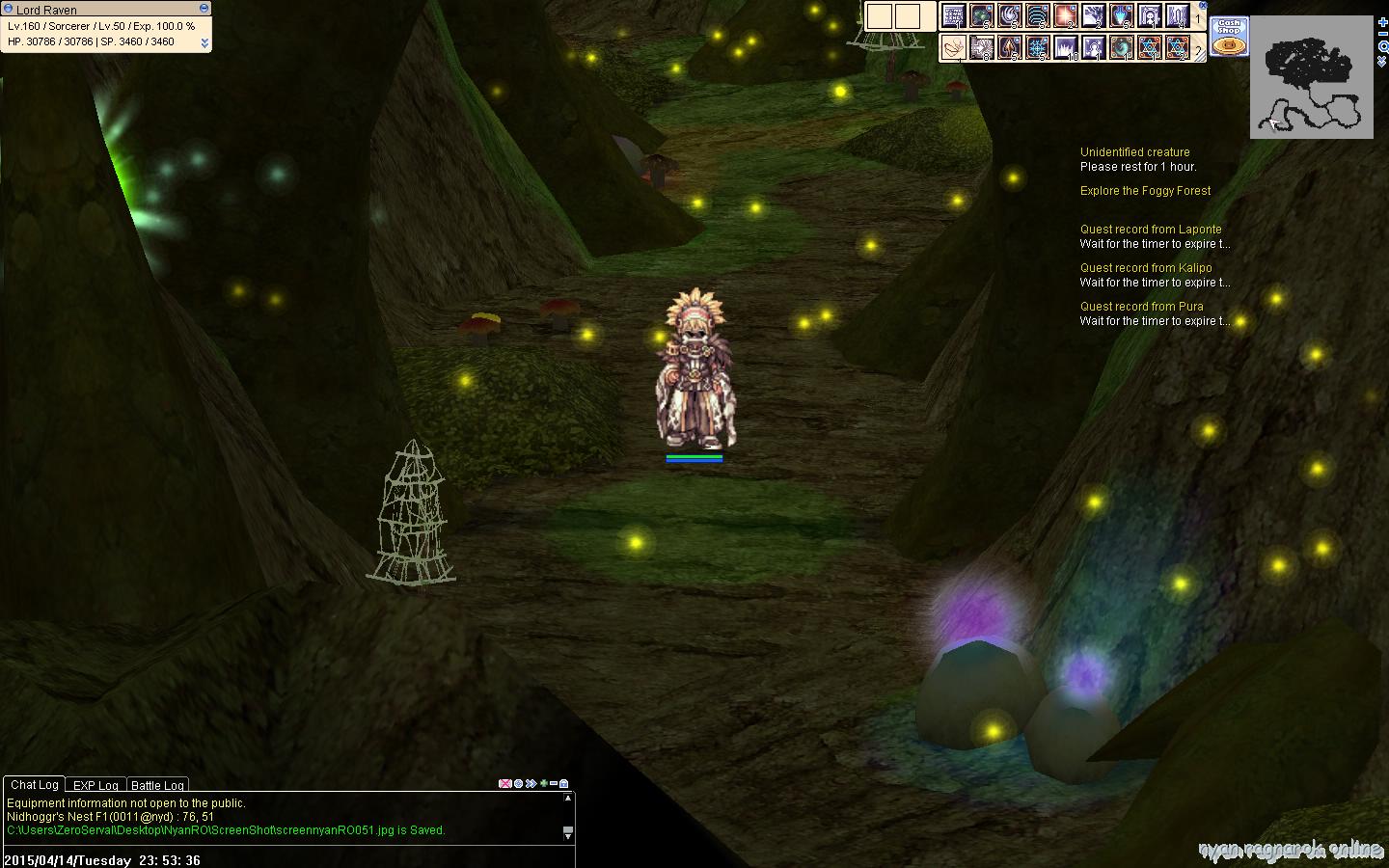Cast the white spikes level 10 skill
This screenshot has height=868, width=1389.
[x=1065, y=47]
